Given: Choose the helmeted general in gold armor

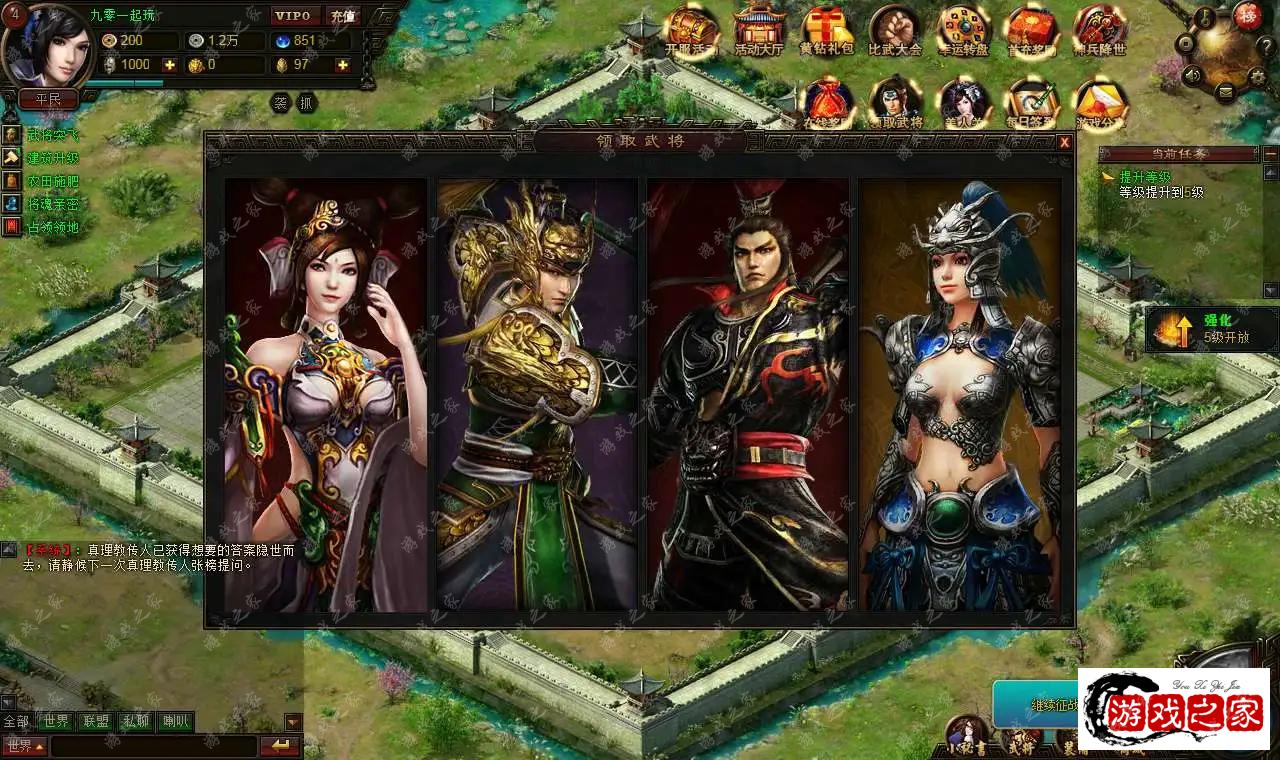Looking at the screenshot, I should (x=536, y=394).
